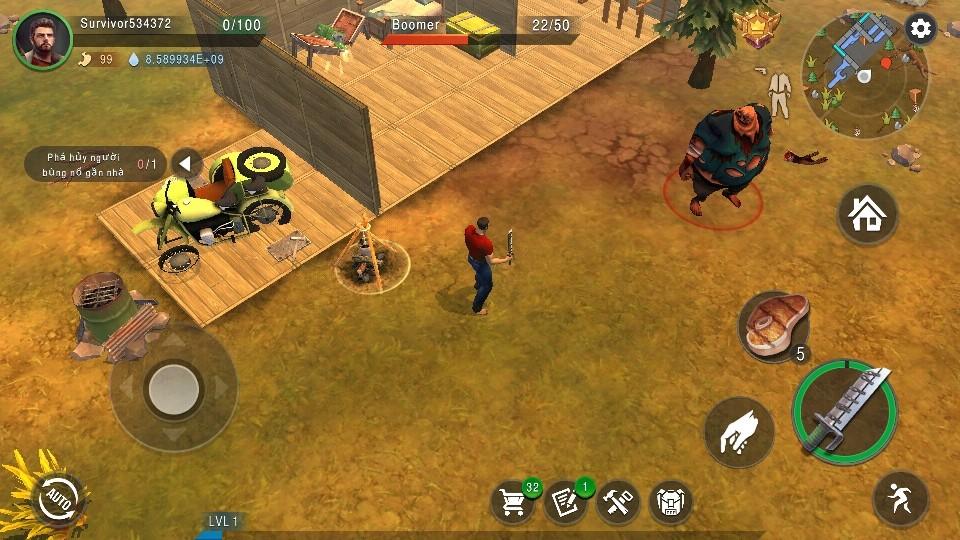The width and height of the screenshot is (960, 540).
Task: Toggle sneak with the crouching figure button
Action: (900, 499)
